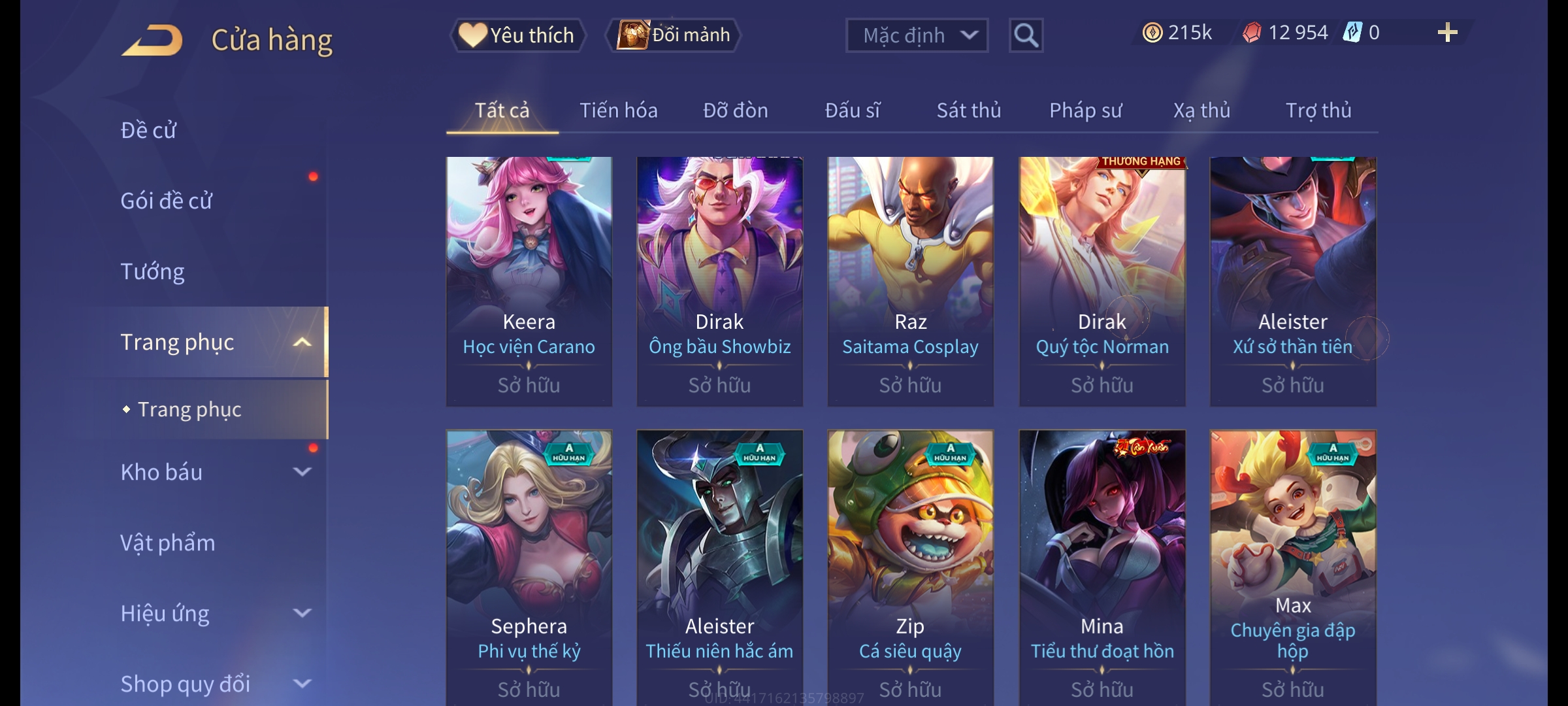This screenshot has height=706, width=1568.
Task: Open the Vật phẩm items section
Action: coord(168,543)
